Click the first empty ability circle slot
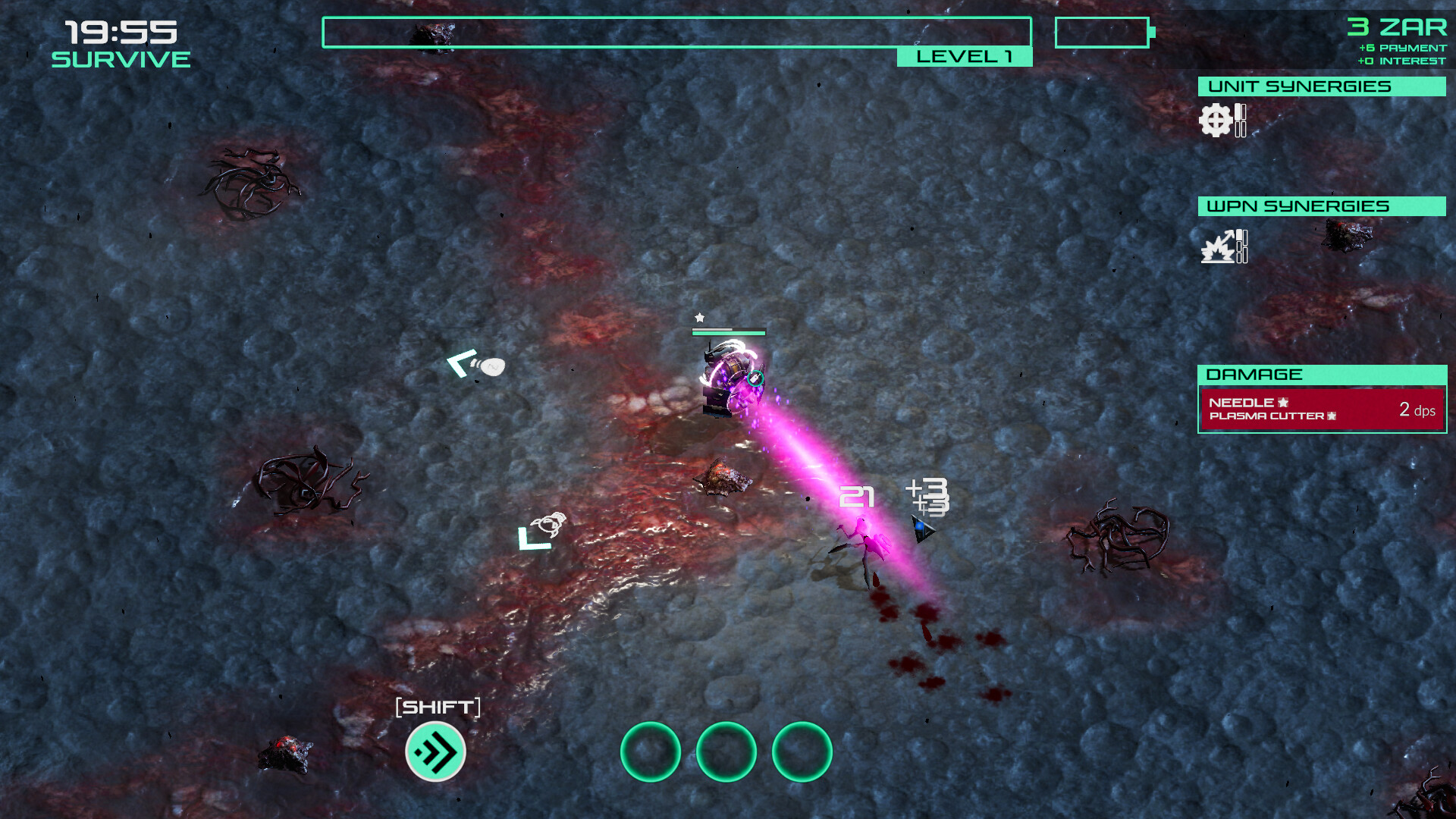 (649, 751)
